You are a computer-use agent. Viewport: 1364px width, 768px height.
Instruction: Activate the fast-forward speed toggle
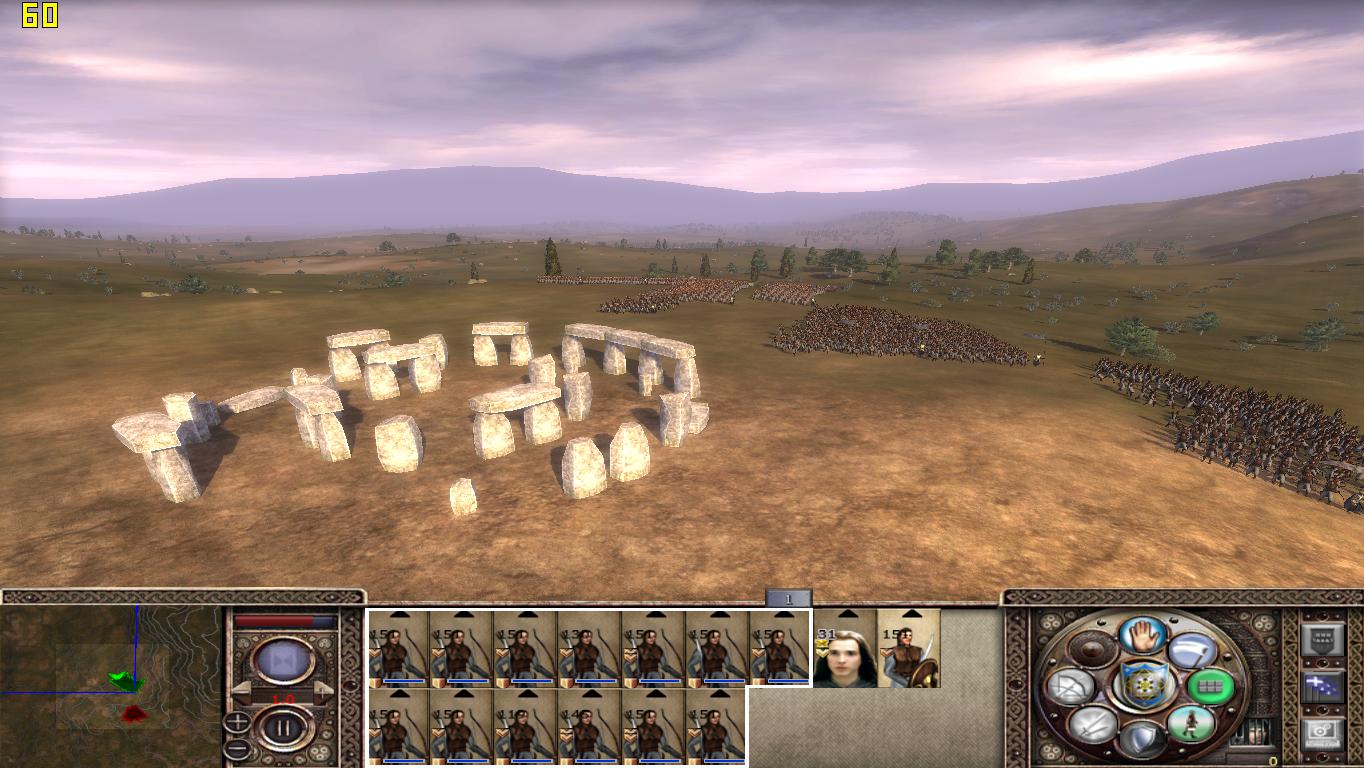[283, 661]
